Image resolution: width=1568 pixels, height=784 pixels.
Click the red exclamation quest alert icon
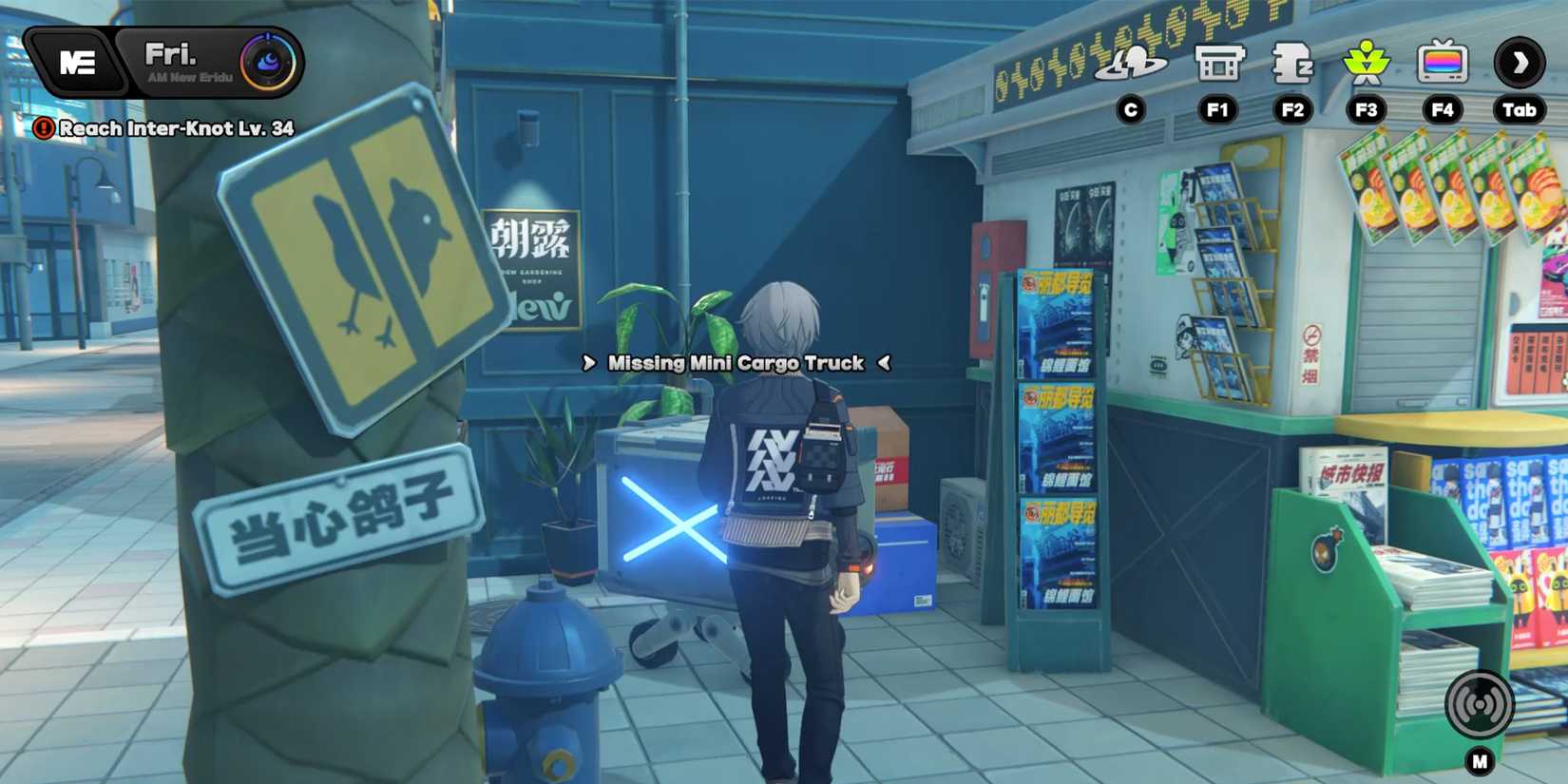(45, 128)
